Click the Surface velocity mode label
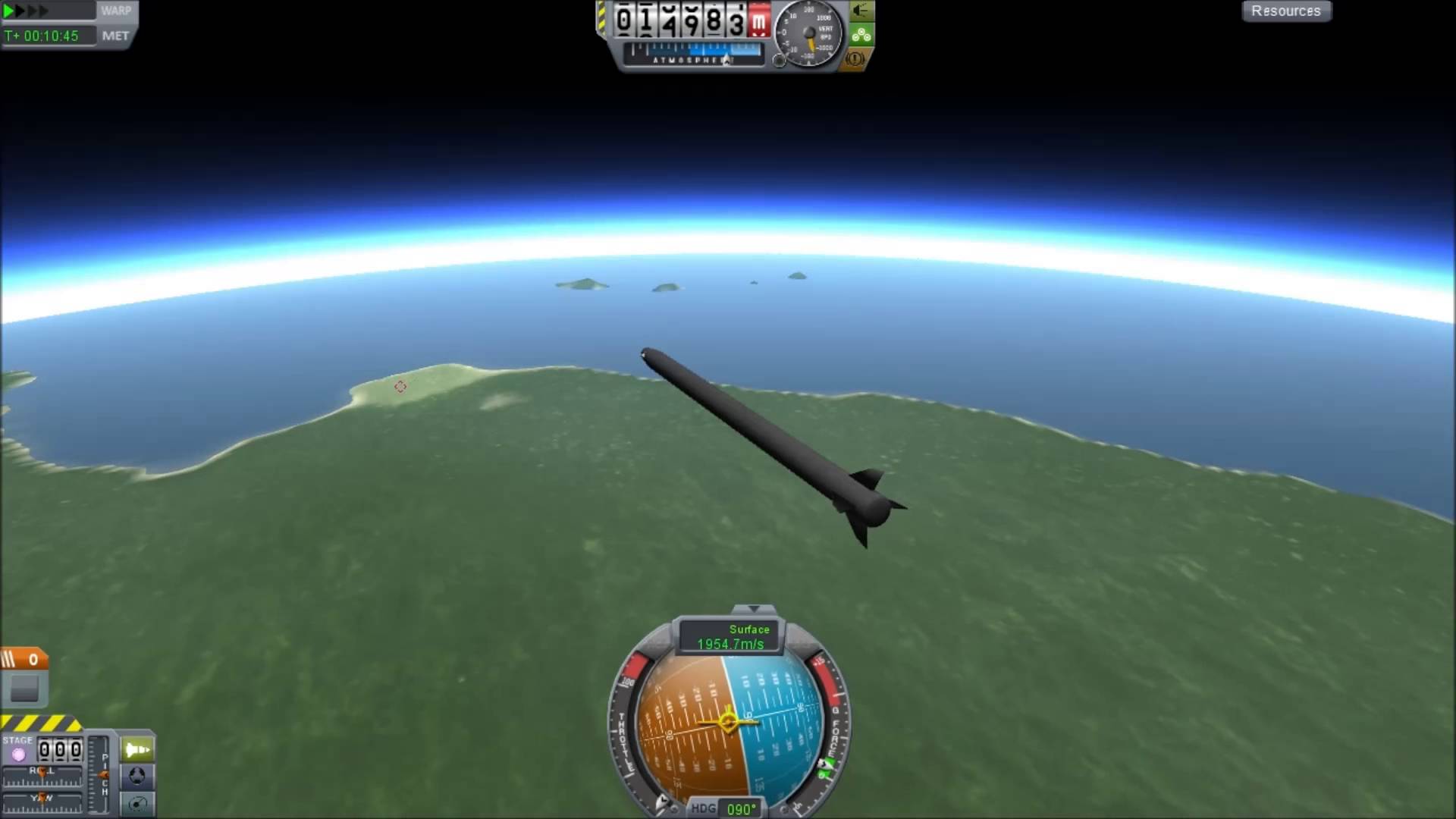Image resolution: width=1456 pixels, height=819 pixels. tap(750, 629)
